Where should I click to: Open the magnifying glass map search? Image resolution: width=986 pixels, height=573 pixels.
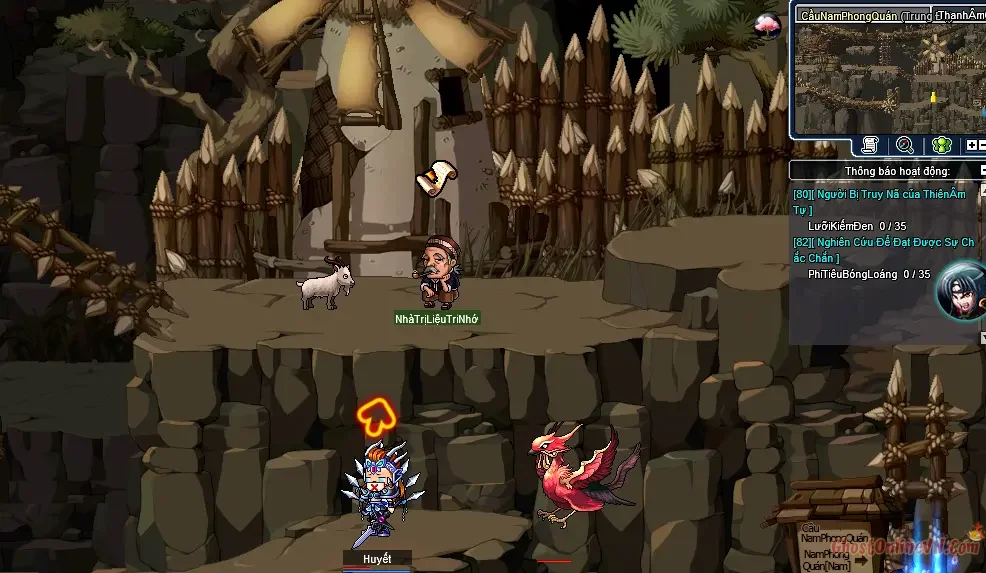coord(905,146)
